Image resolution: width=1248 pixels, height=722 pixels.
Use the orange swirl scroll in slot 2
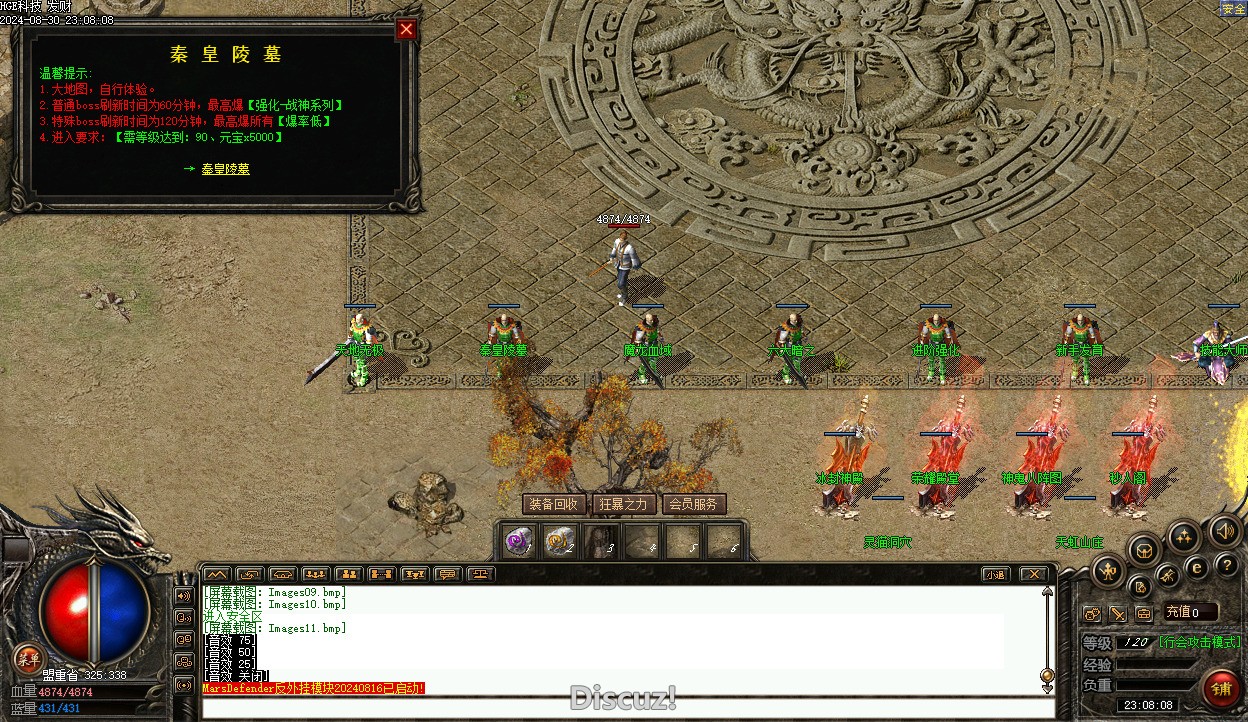(558, 541)
